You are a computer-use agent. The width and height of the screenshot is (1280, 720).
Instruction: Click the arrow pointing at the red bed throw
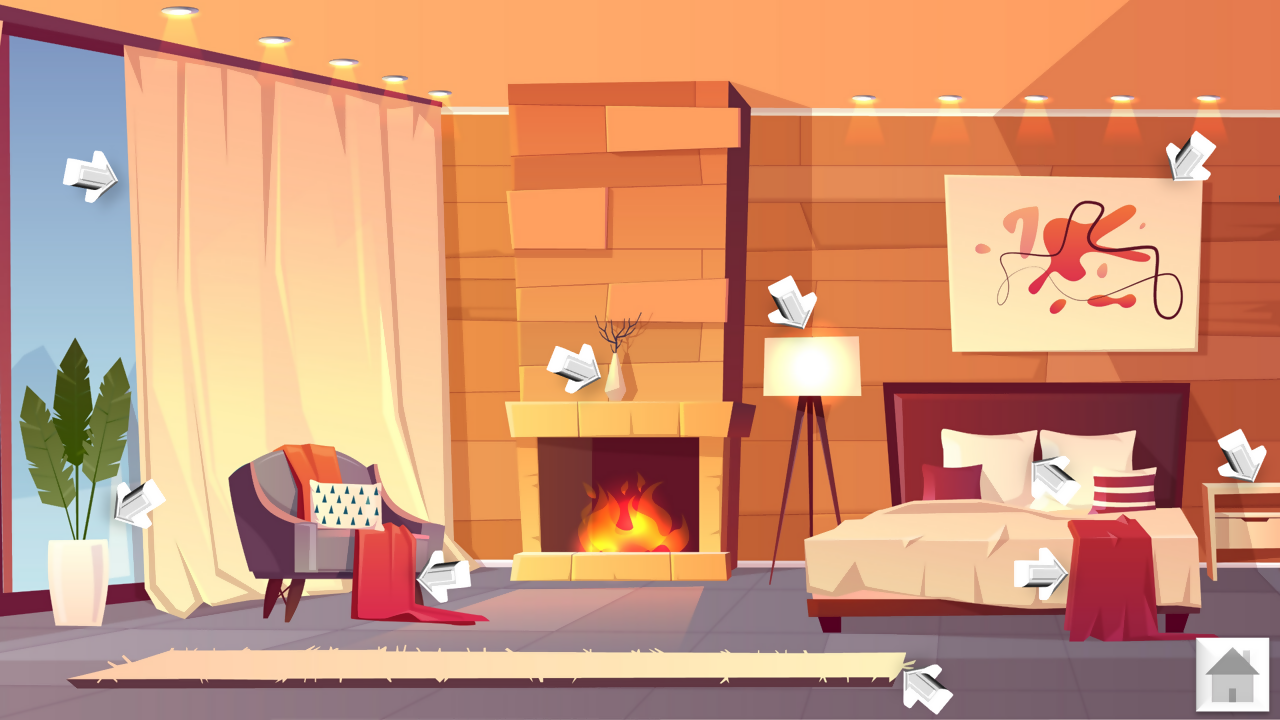[x=1040, y=573]
